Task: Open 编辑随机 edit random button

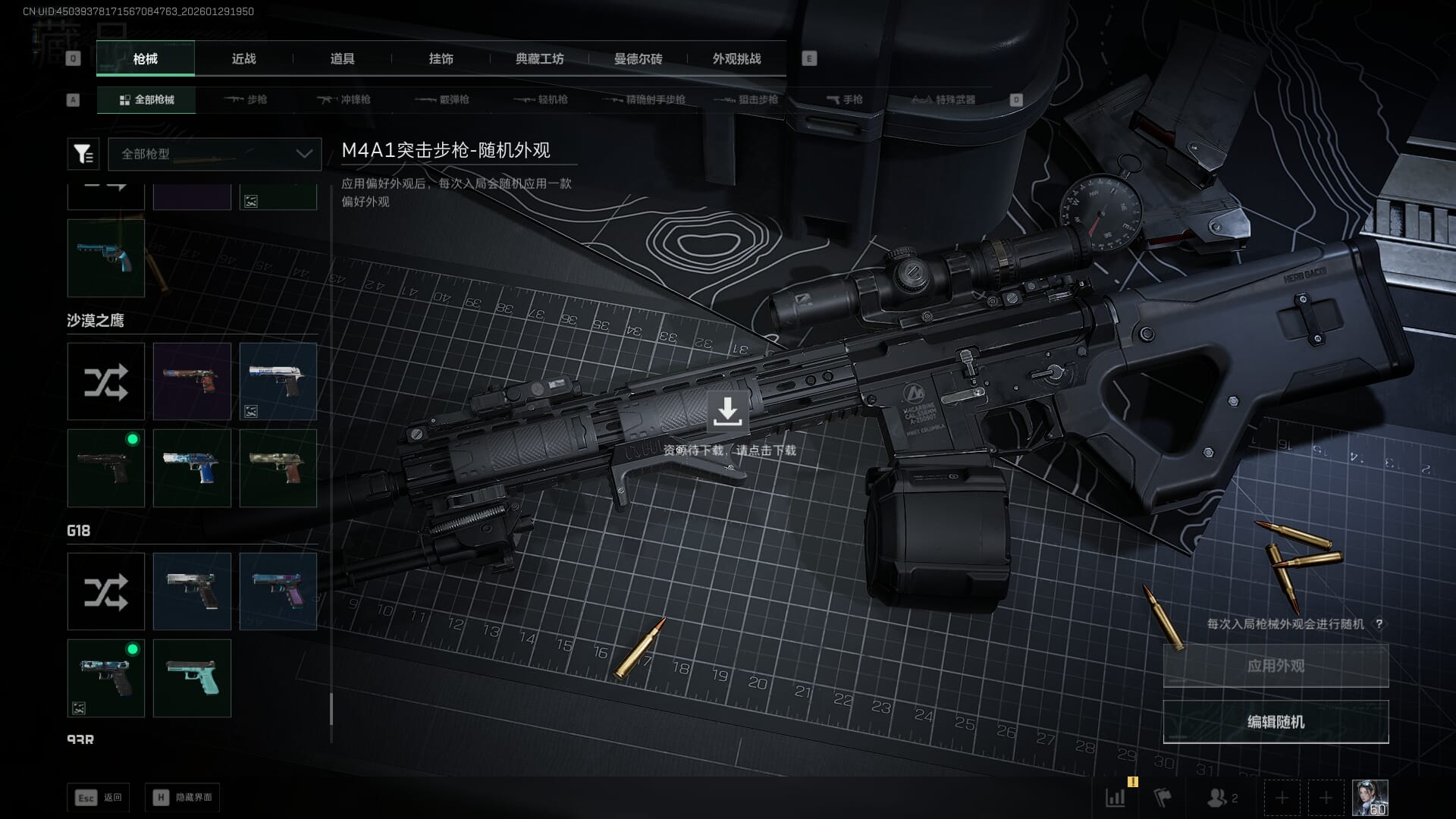Action: [1276, 722]
